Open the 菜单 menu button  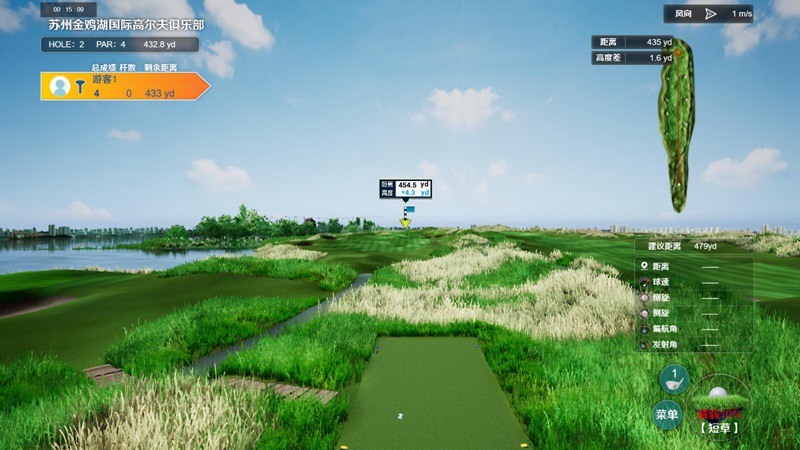pos(666,414)
